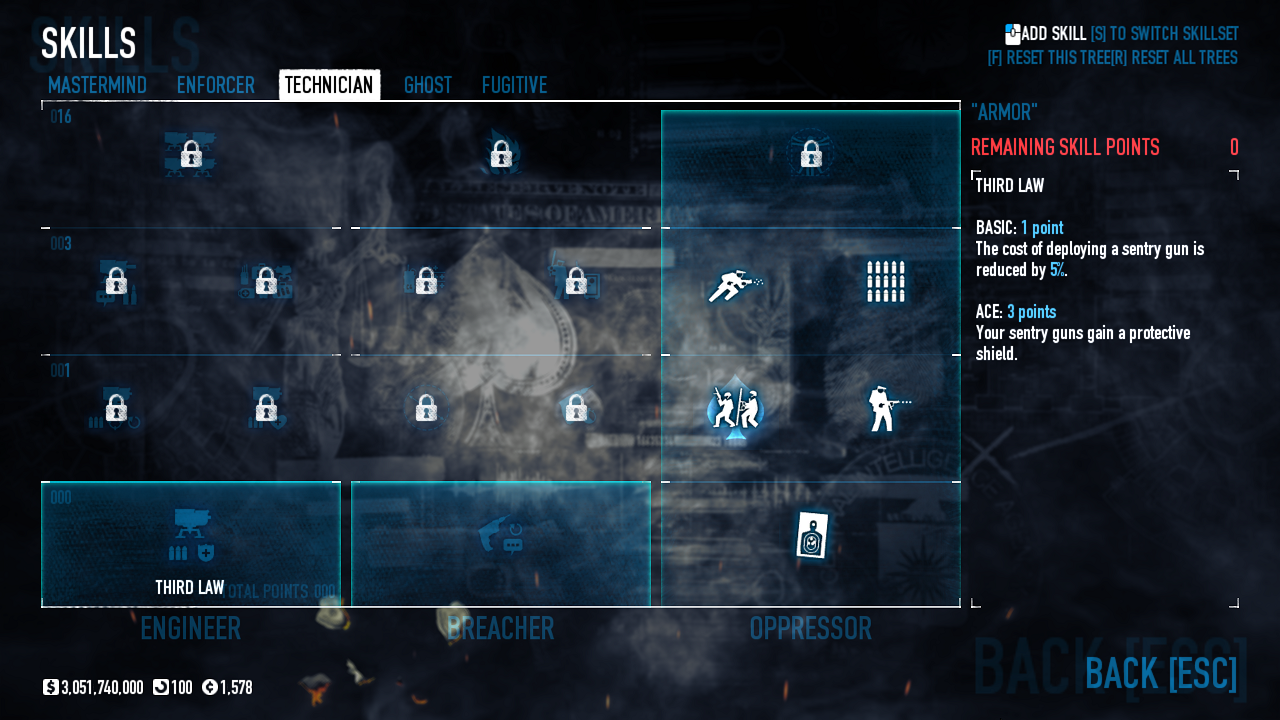Click the locked top-tier Engineer skill

point(190,155)
